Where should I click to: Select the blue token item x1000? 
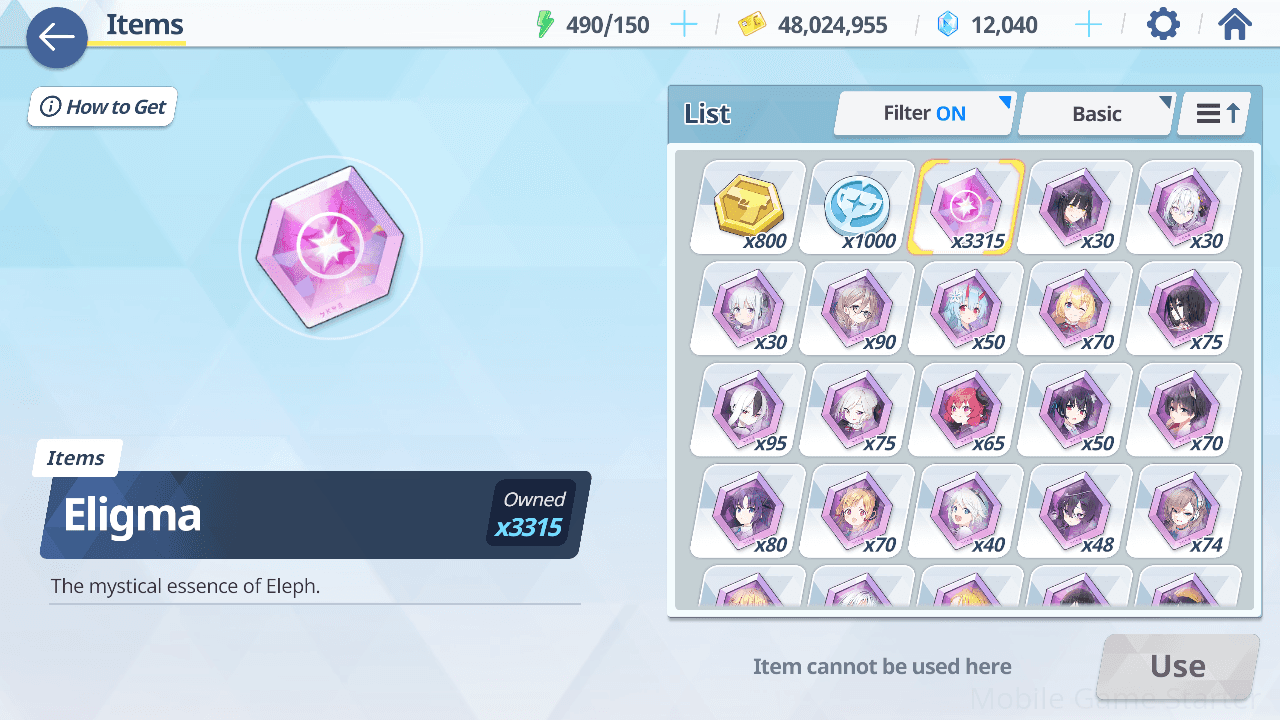click(x=857, y=207)
